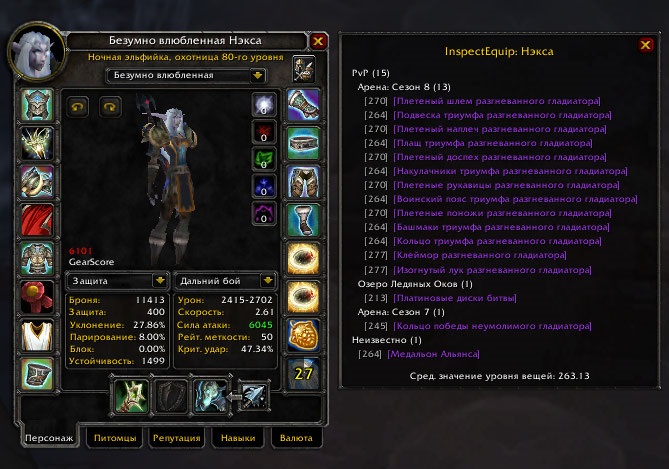The width and height of the screenshot is (669, 469).
Task: Switch to the "Питомцы" tab
Action: point(113,438)
